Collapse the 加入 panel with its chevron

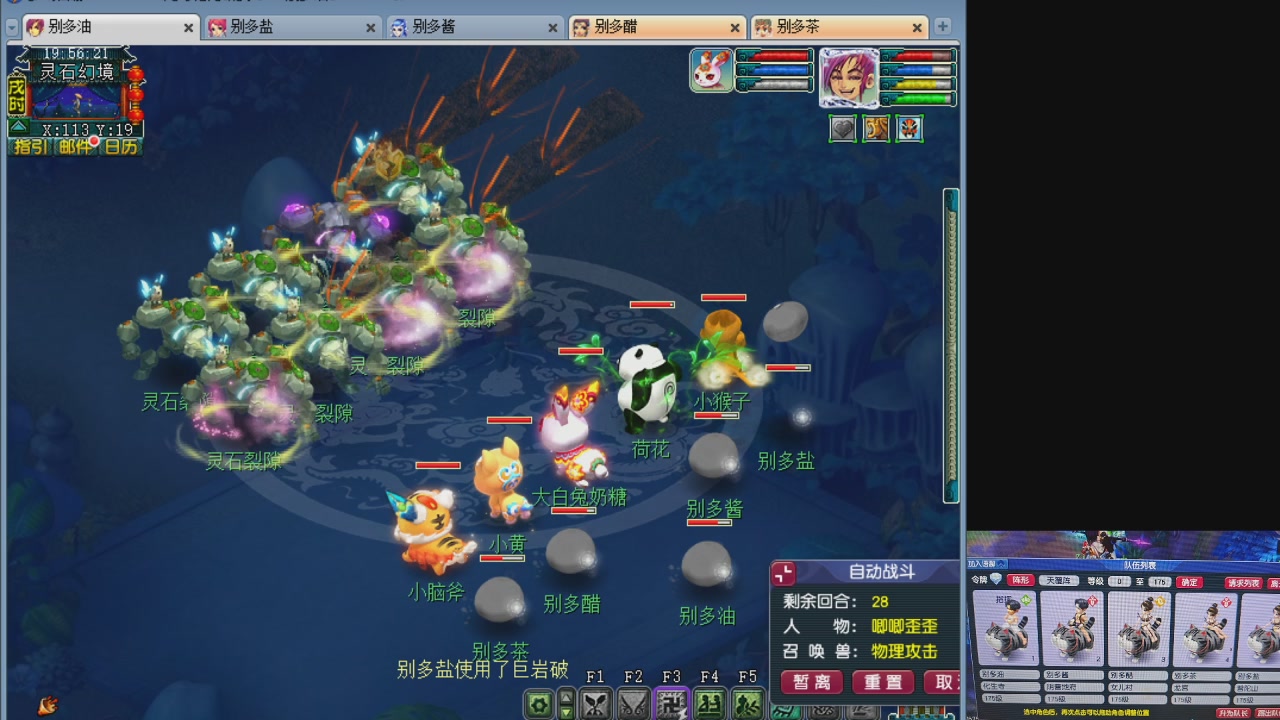click(1000, 562)
